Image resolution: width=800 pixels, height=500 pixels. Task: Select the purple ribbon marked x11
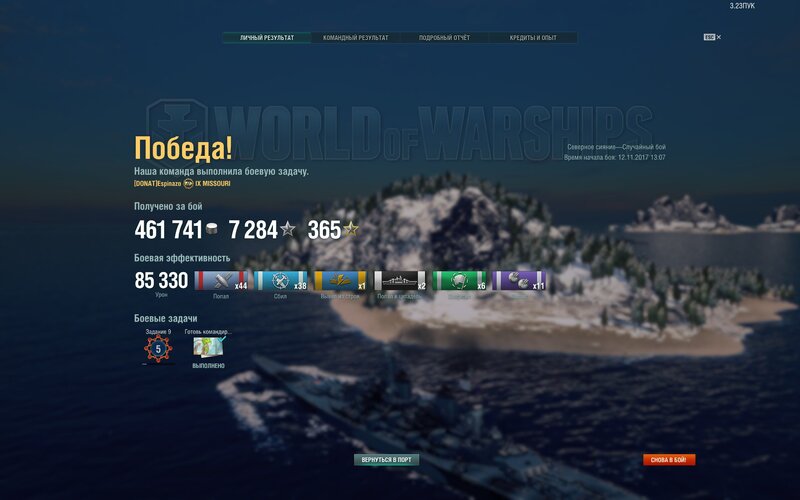pos(520,281)
